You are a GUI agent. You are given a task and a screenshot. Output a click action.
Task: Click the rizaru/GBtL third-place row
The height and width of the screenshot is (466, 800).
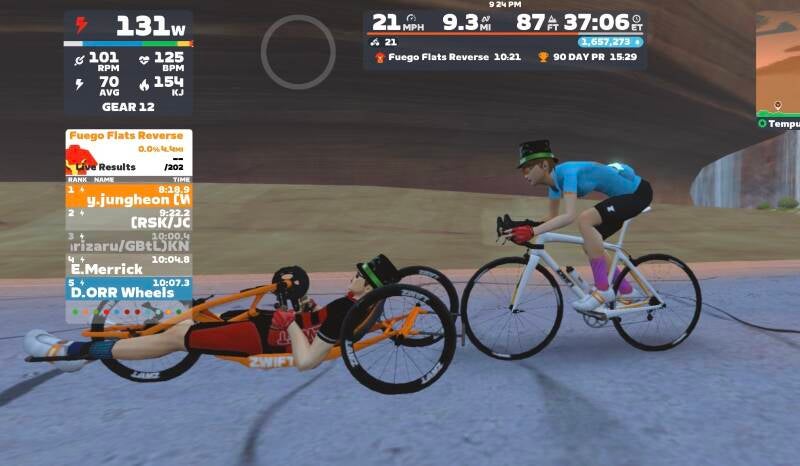(128, 242)
